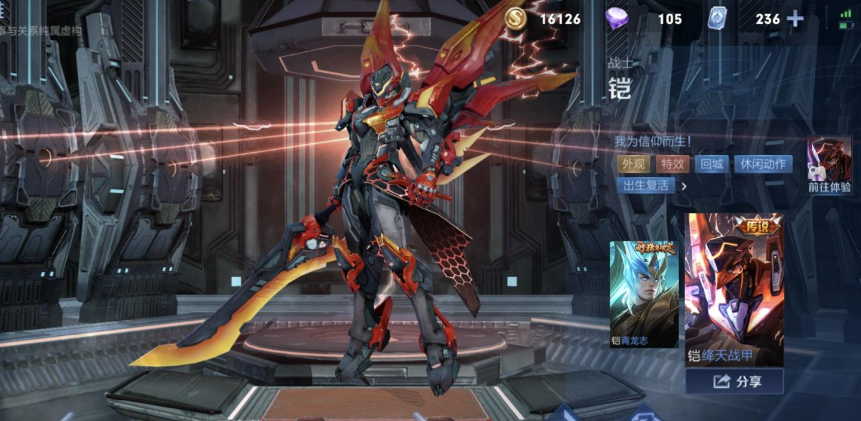The width and height of the screenshot is (861, 421).
Task: Select the 青龙志 skin card
Action: click(644, 294)
